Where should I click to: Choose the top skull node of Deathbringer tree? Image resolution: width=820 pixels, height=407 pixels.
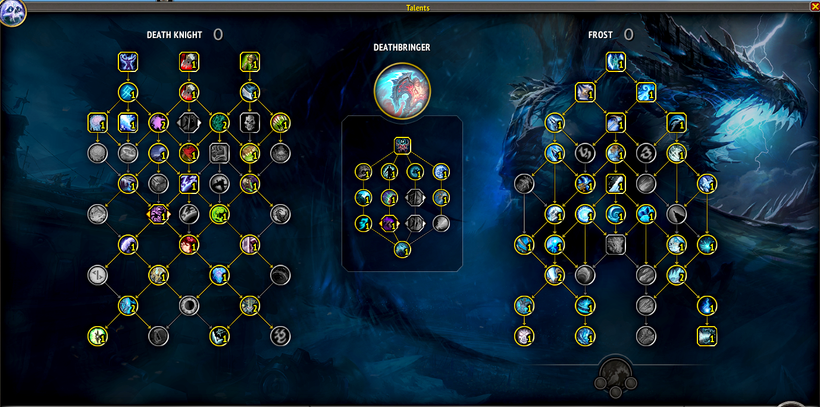click(401, 146)
